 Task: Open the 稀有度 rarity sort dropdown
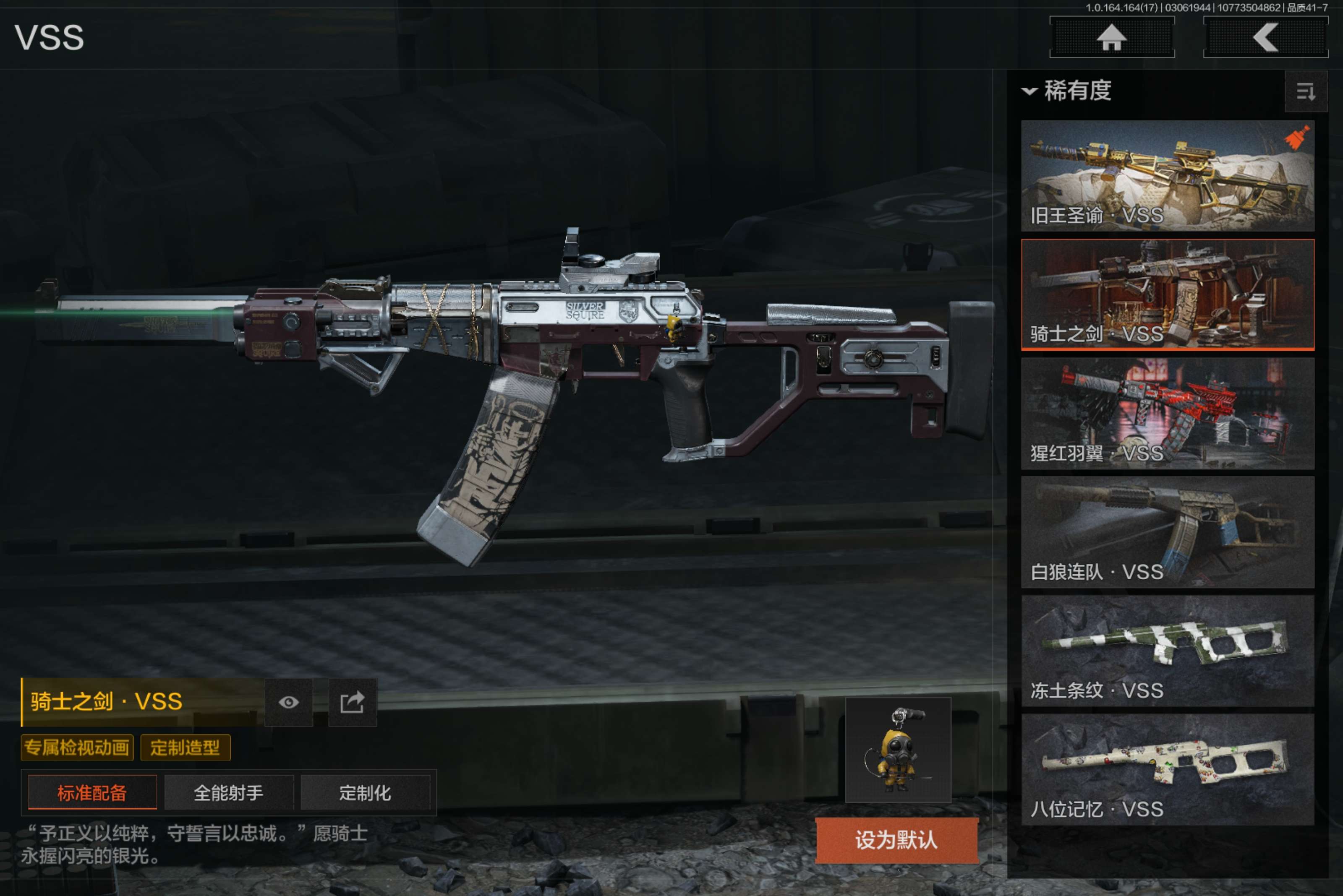pos(1067,91)
